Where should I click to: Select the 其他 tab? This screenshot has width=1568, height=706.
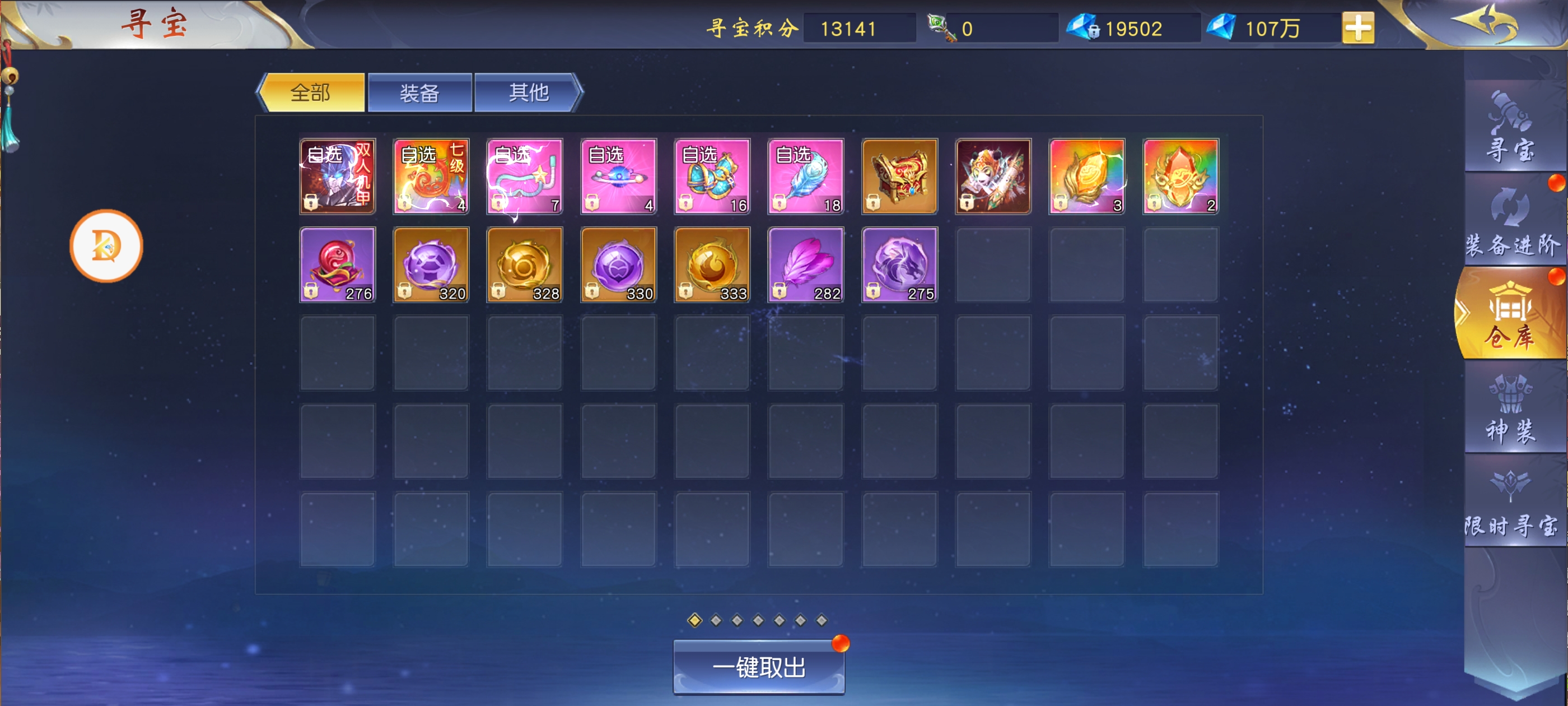pos(528,92)
